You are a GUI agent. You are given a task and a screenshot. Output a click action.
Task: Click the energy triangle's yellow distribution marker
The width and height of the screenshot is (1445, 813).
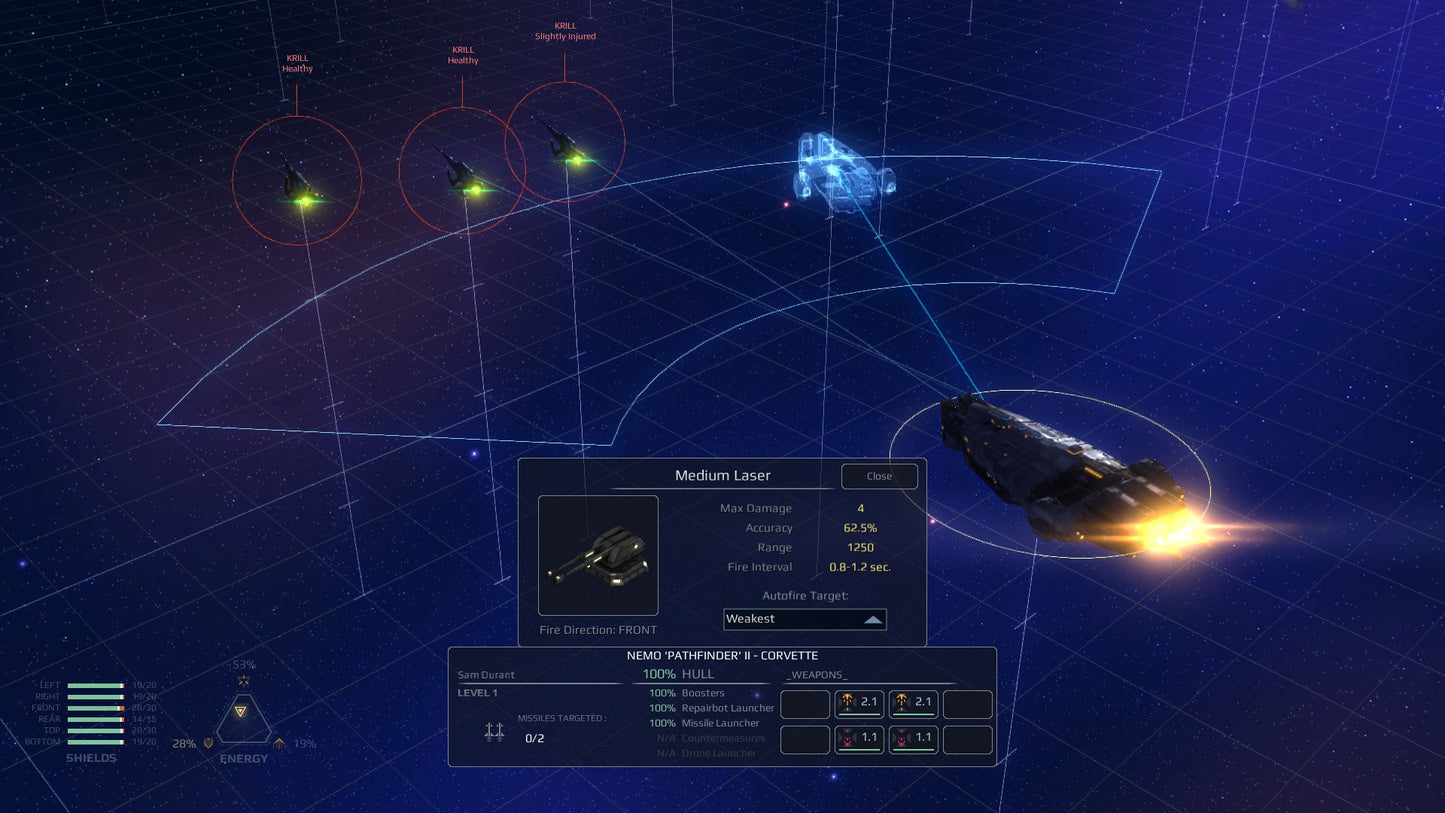pos(240,711)
